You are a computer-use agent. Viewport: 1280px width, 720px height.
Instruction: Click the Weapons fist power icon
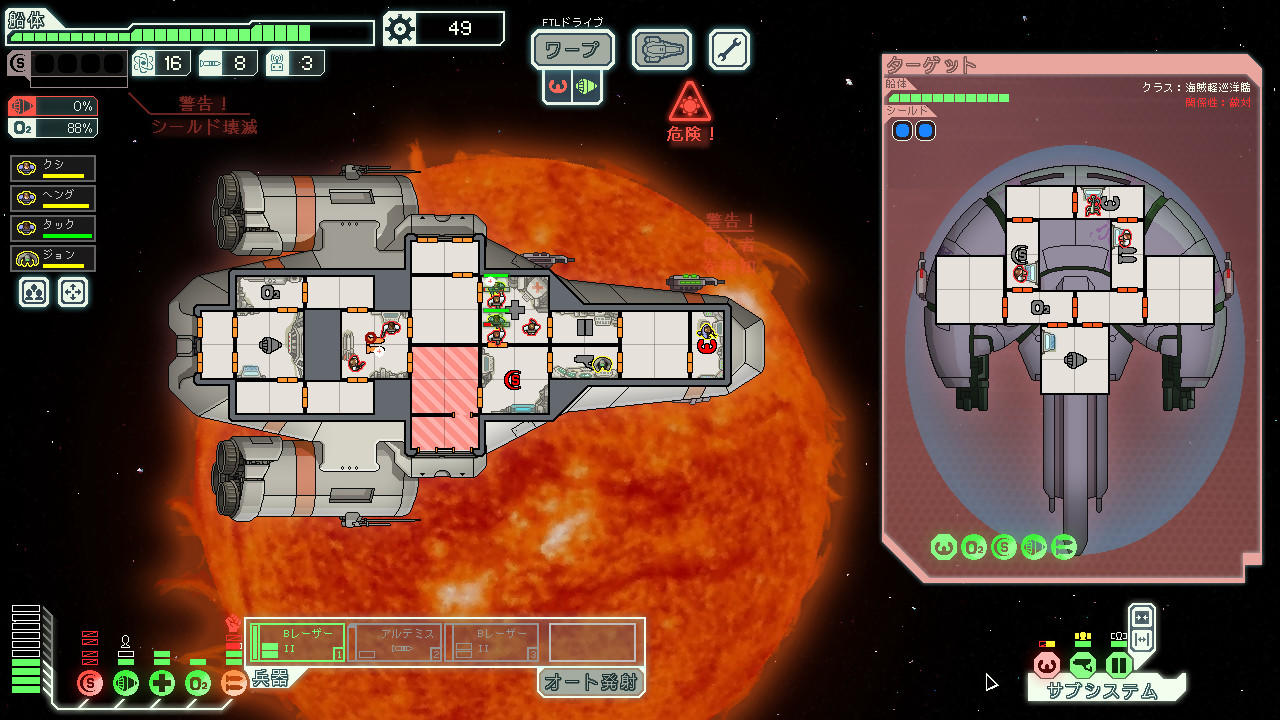233,683
